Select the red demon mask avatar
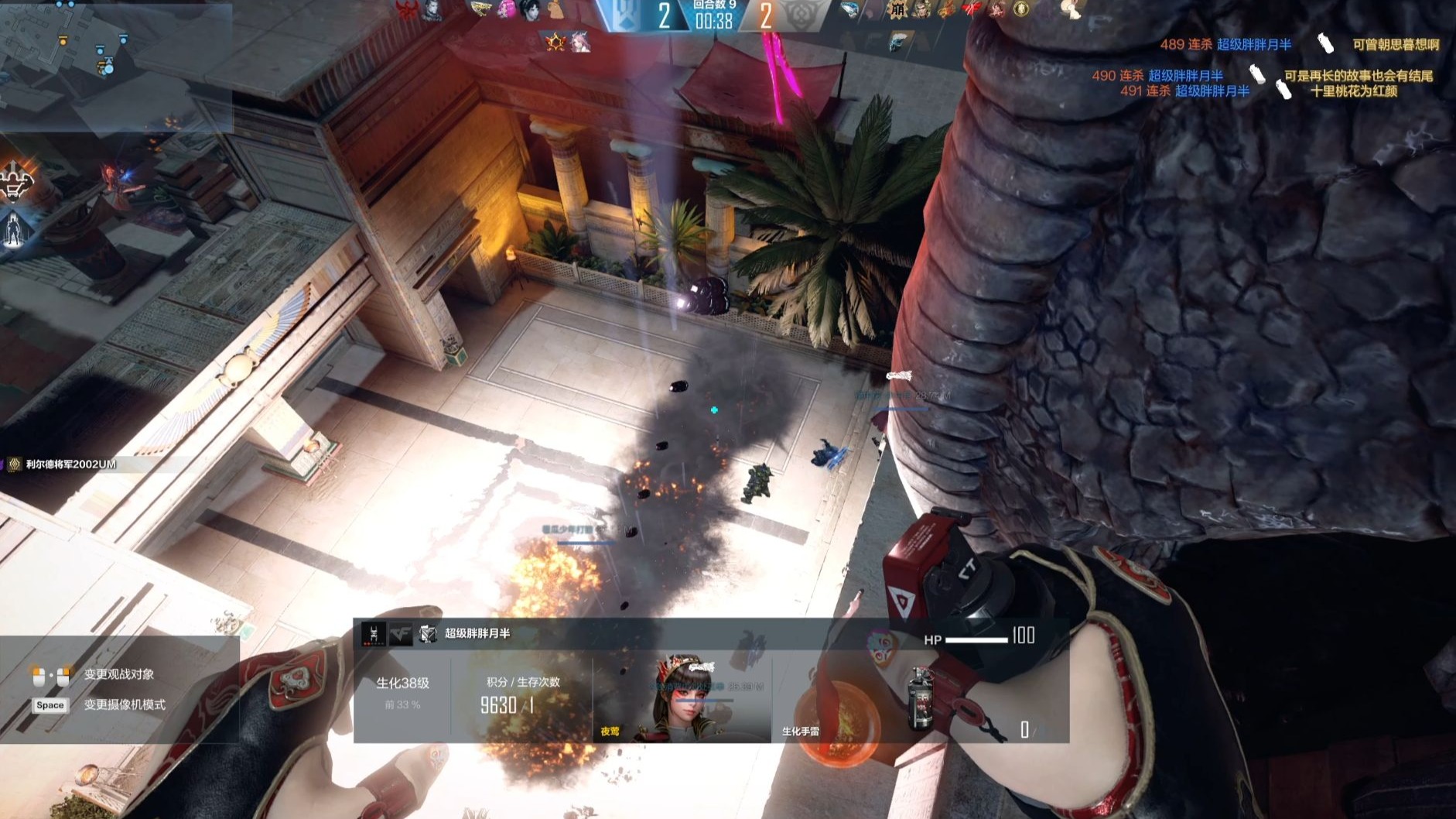This screenshot has width=1456, height=819. click(406, 10)
